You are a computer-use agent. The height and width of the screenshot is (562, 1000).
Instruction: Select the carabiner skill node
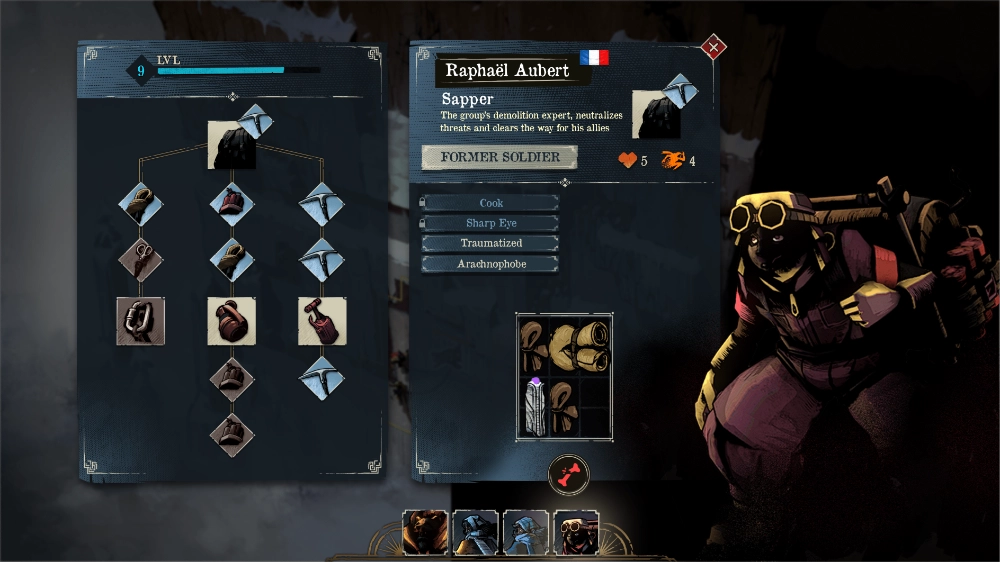pyautogui.click(x=140, y=321)
